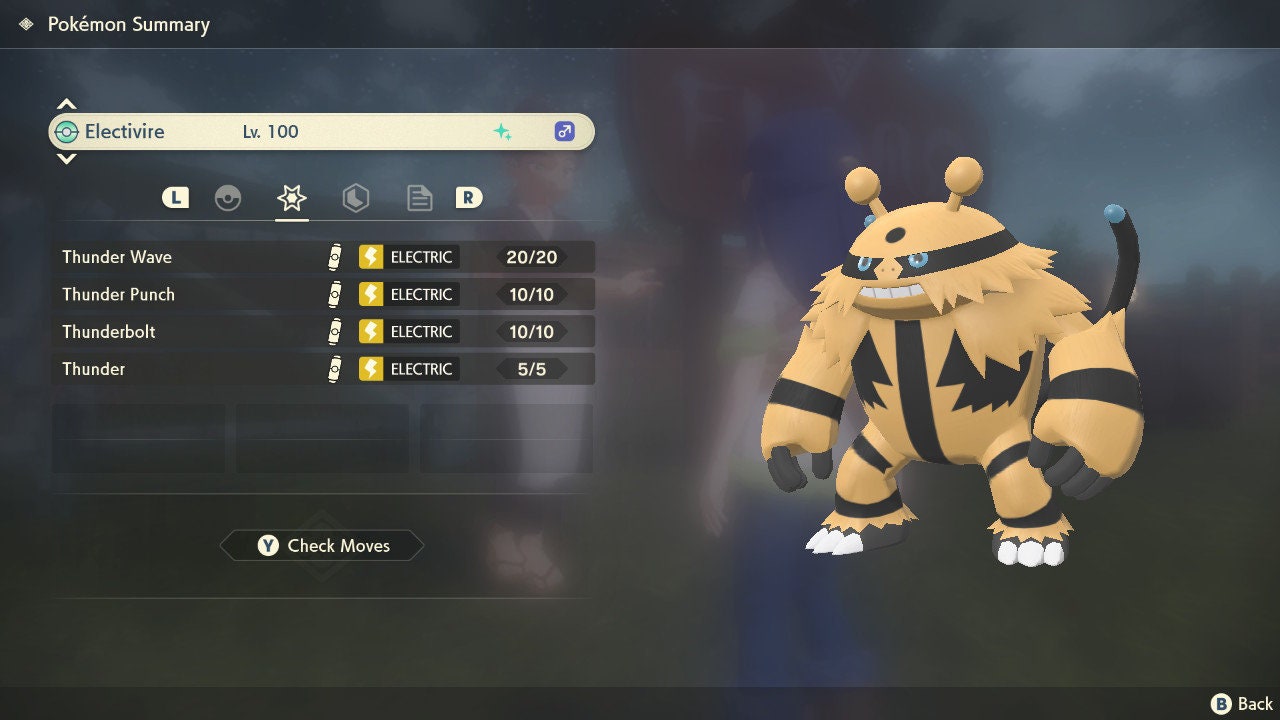Screen dimensions: 1280x720
Task: Pick the Thunder move with 5/5 PP
Action: [322, 369]
